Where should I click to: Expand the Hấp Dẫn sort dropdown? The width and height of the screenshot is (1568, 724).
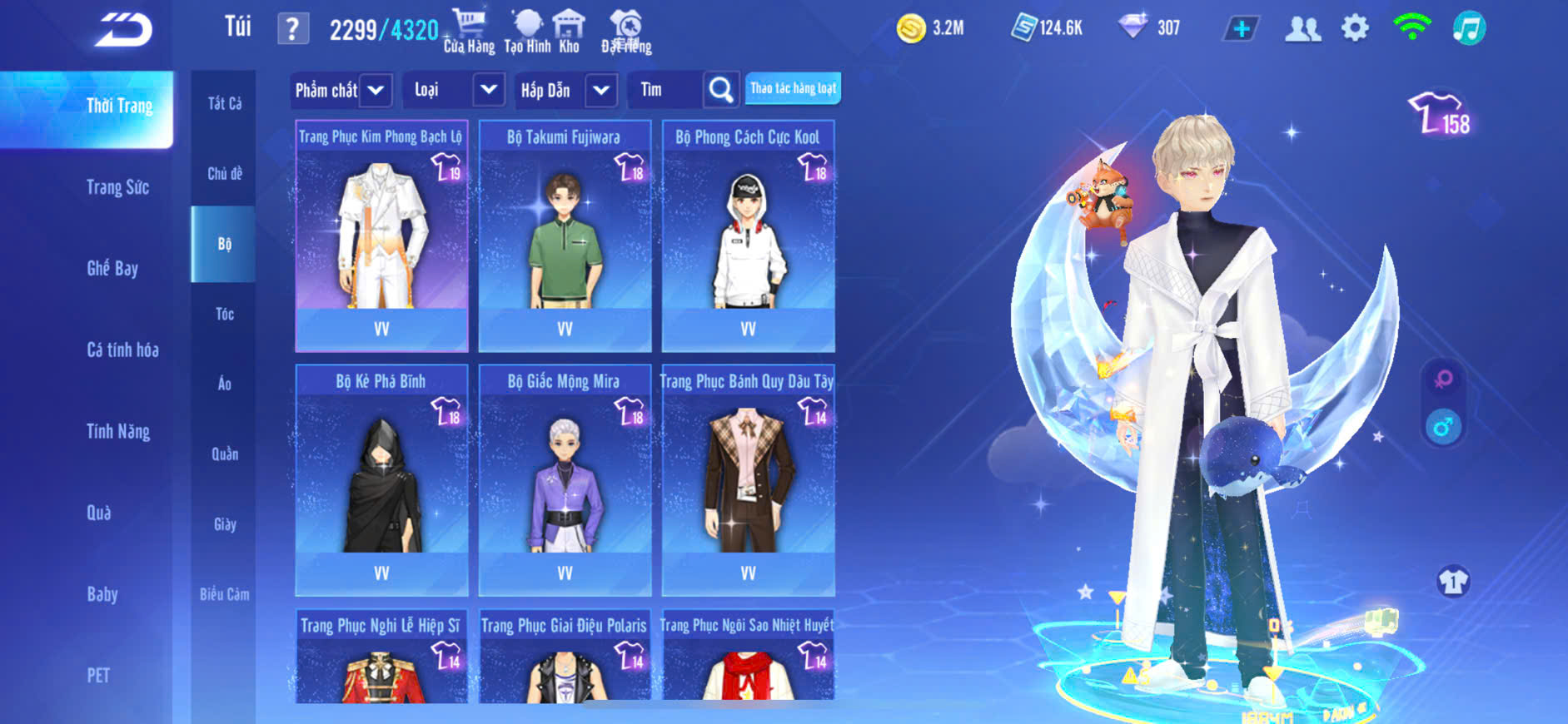coord(601,90)
